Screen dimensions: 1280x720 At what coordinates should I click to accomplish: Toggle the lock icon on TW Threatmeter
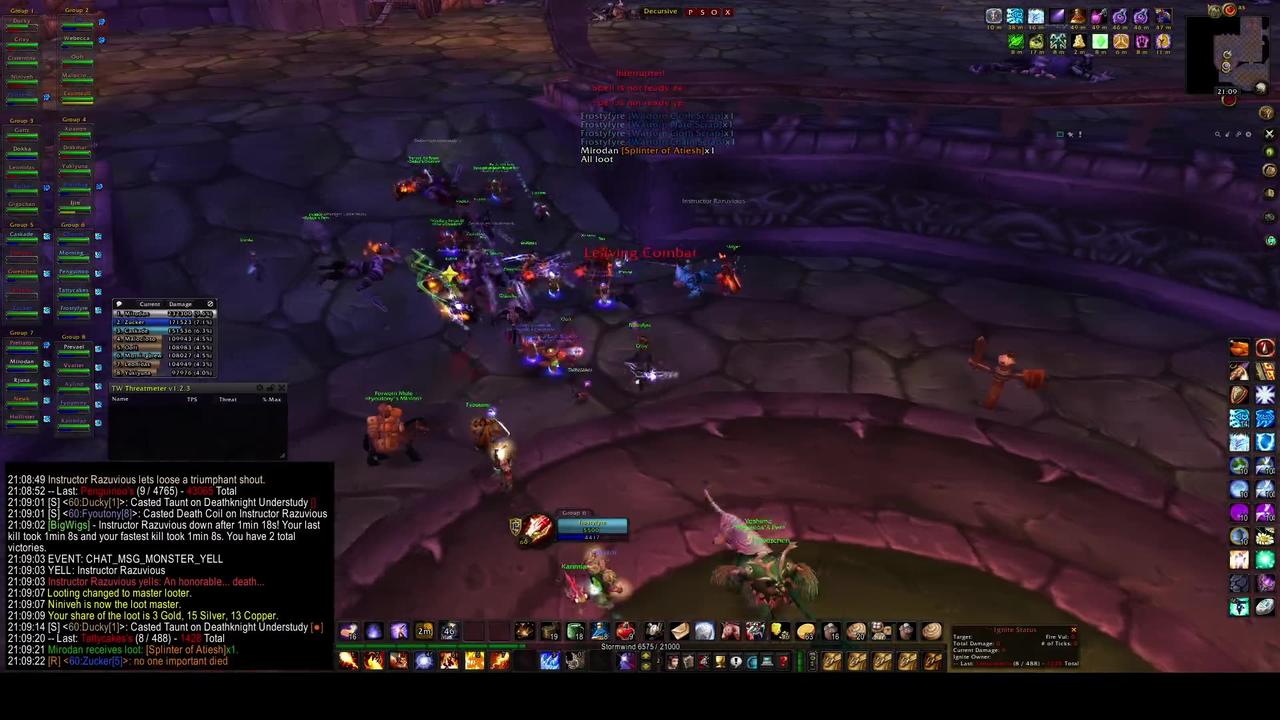point(271,388)
